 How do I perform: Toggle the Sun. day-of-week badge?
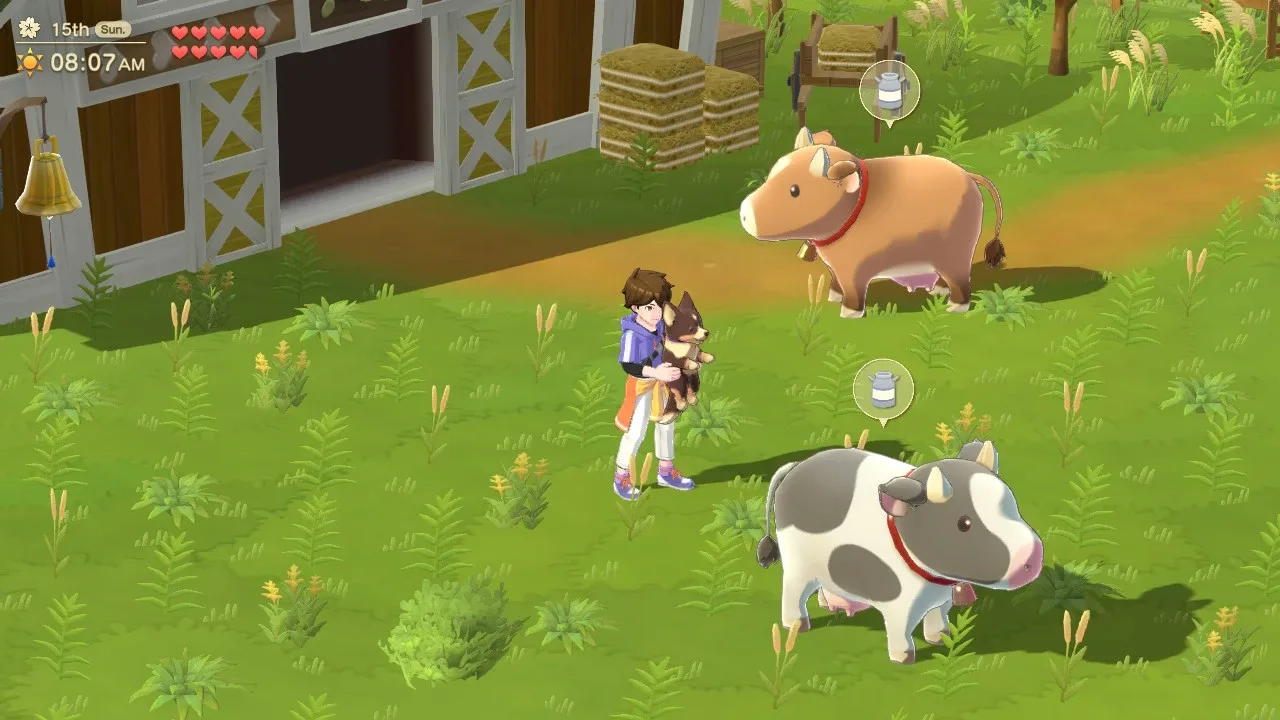tap(113, 29)
